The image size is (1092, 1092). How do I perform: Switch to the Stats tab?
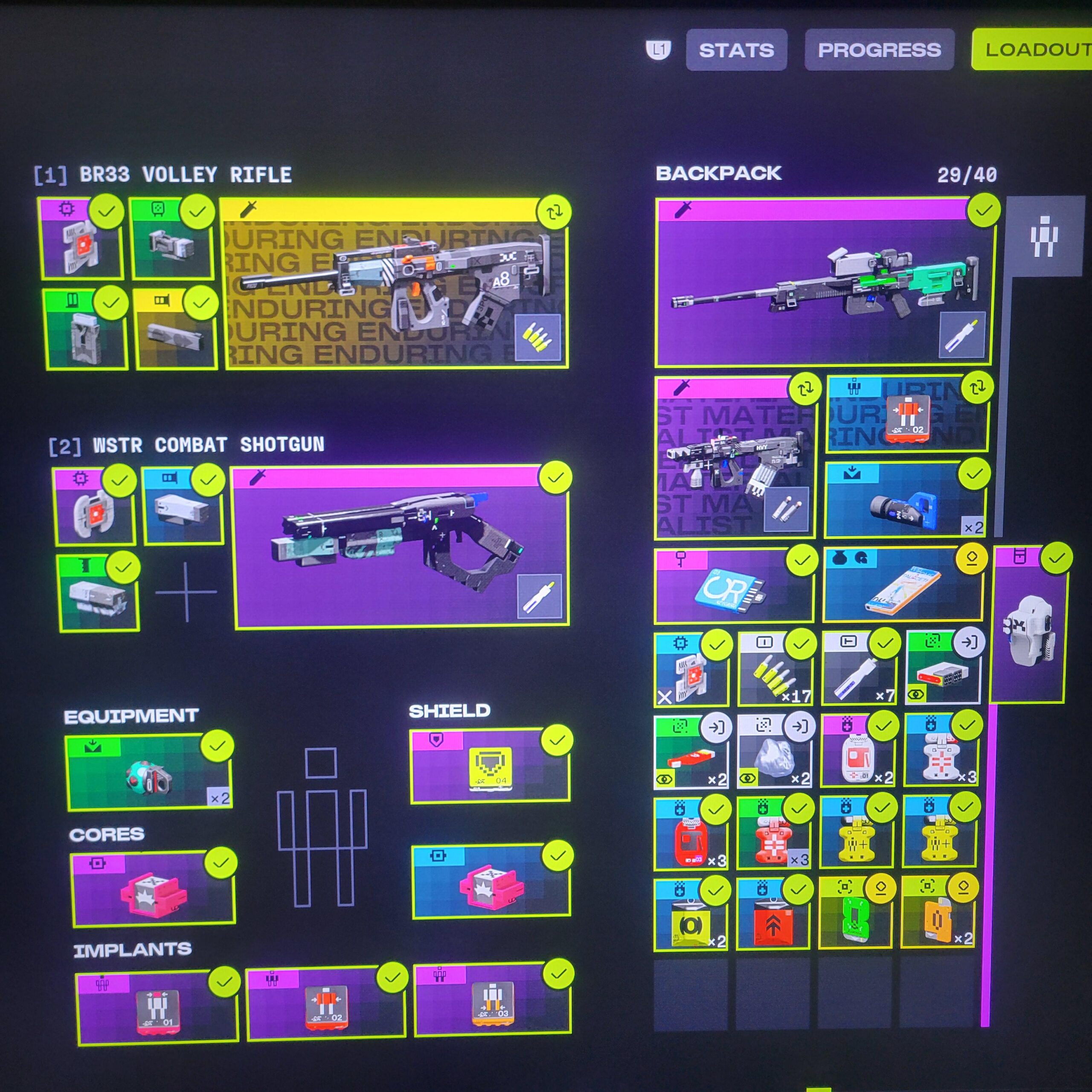tap(736, 50)
